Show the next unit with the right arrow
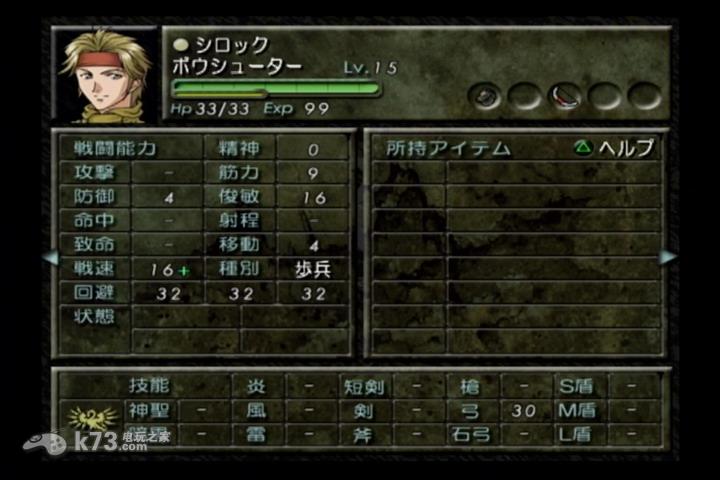 pyautogui.click(x=668, y=257)
